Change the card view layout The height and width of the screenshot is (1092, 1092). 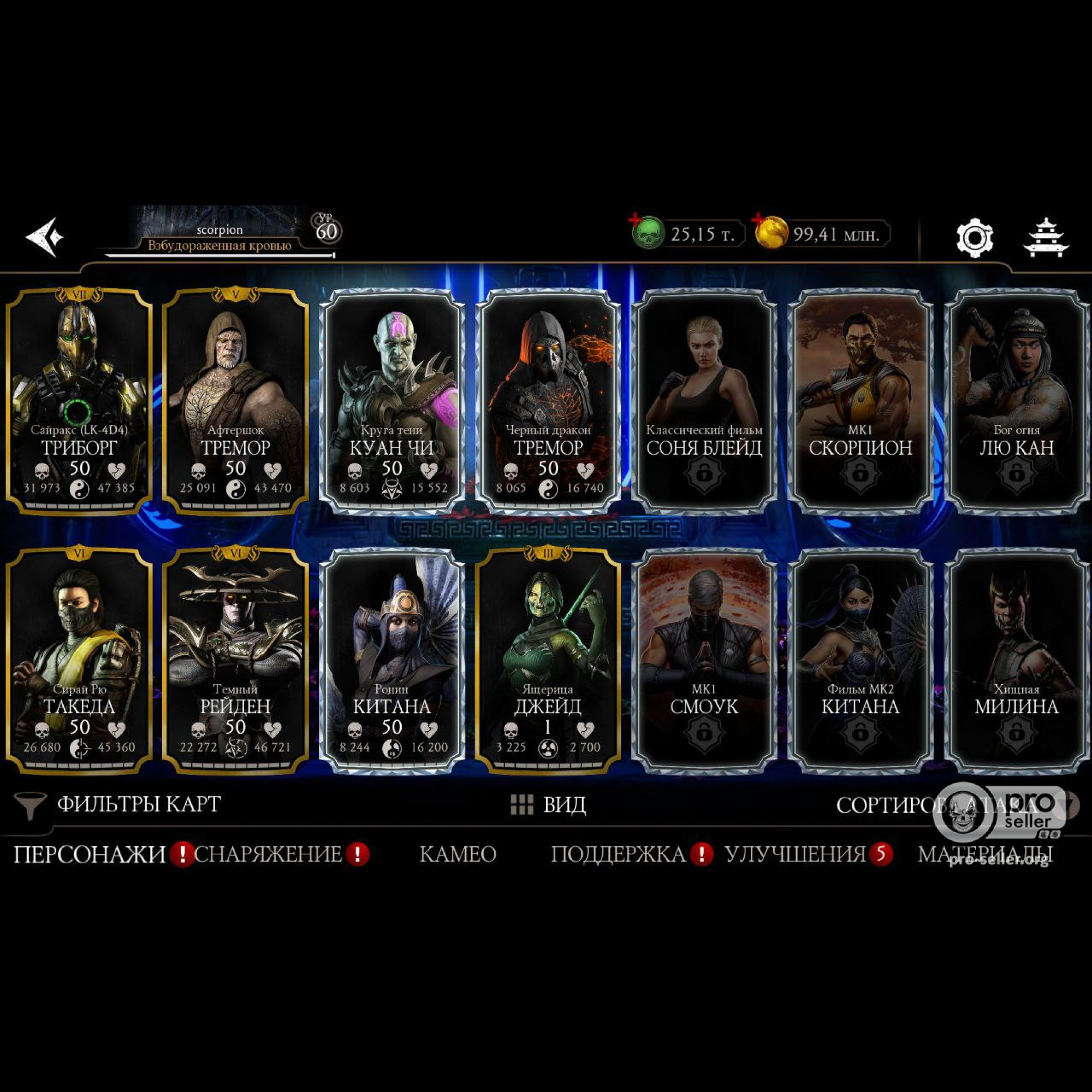click(548, 804)
